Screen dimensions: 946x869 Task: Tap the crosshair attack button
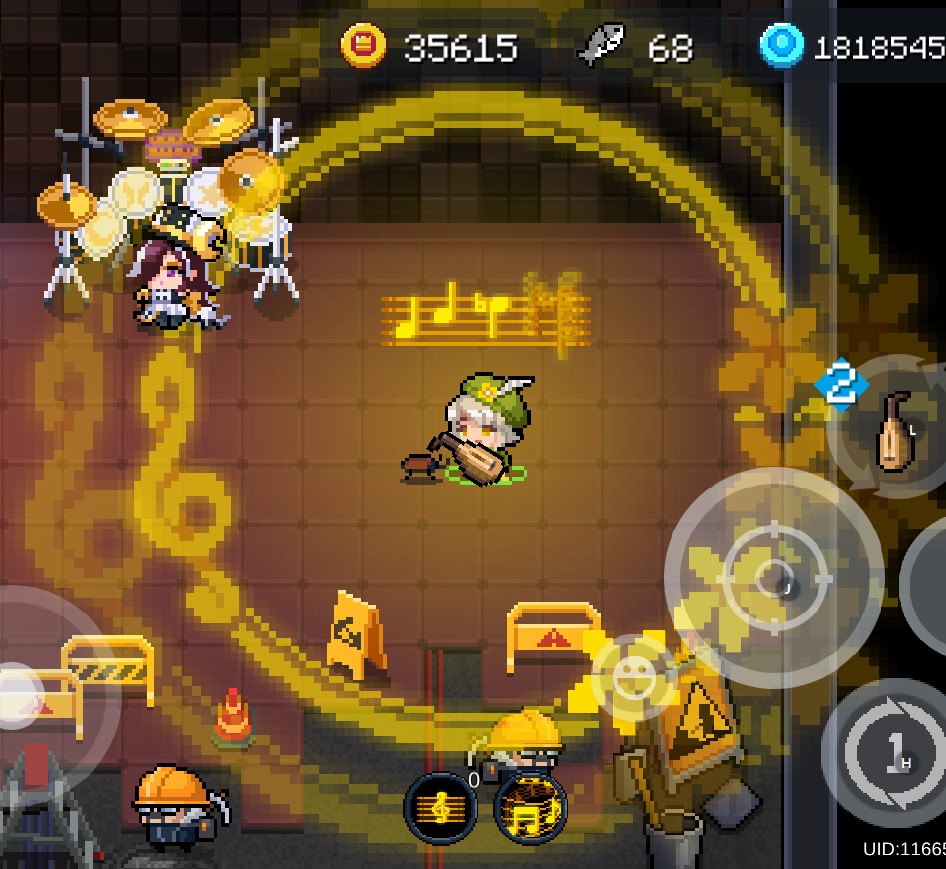tap(773, 577)
